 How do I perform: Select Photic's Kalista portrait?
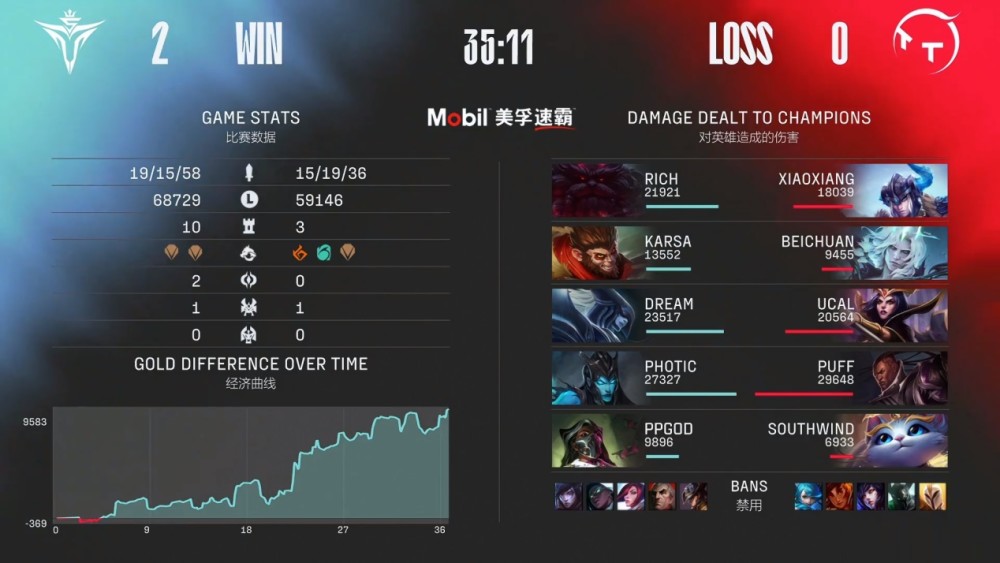point(595,378)
